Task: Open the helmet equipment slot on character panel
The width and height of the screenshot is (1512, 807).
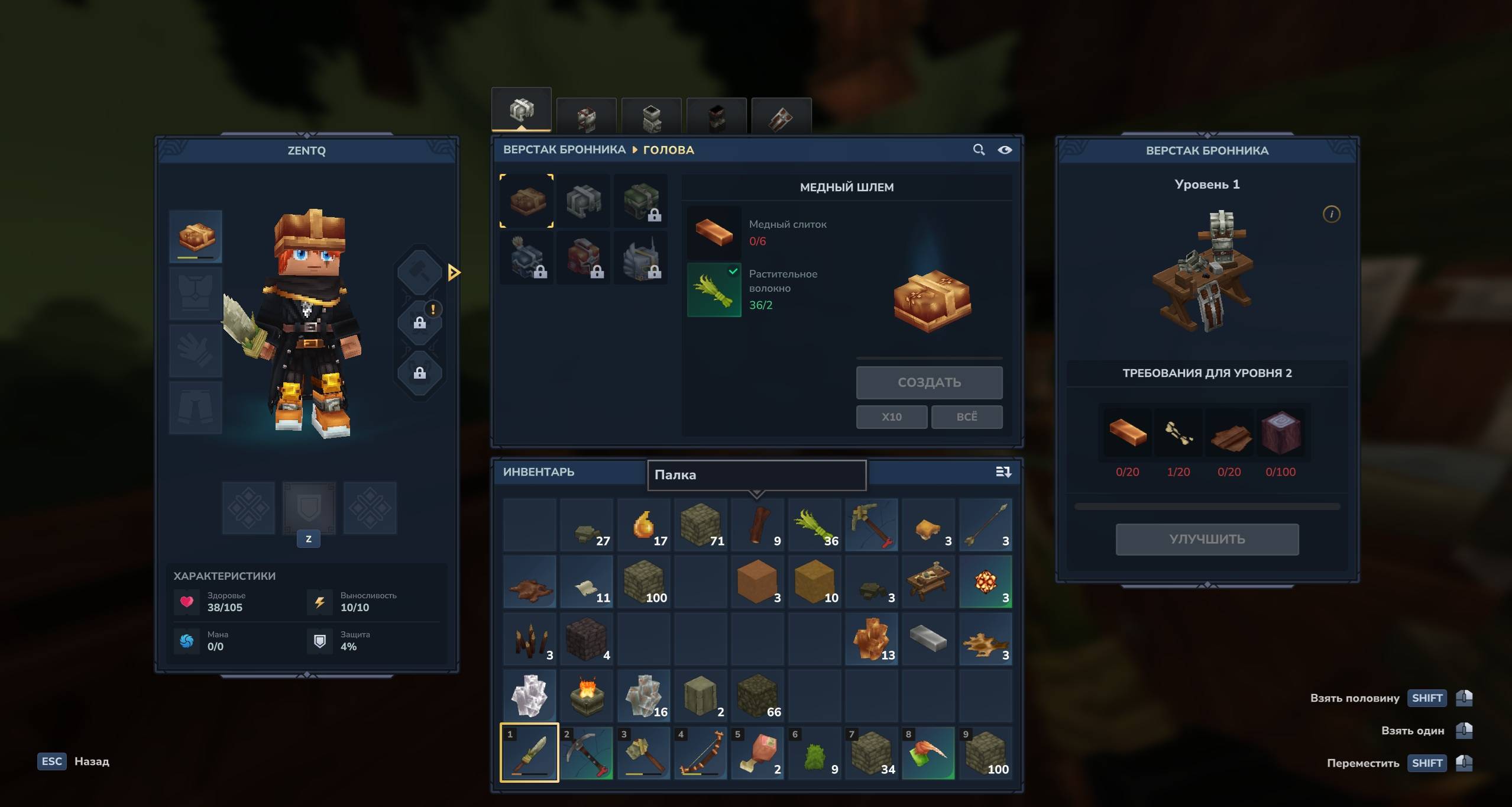Action: 195,236
